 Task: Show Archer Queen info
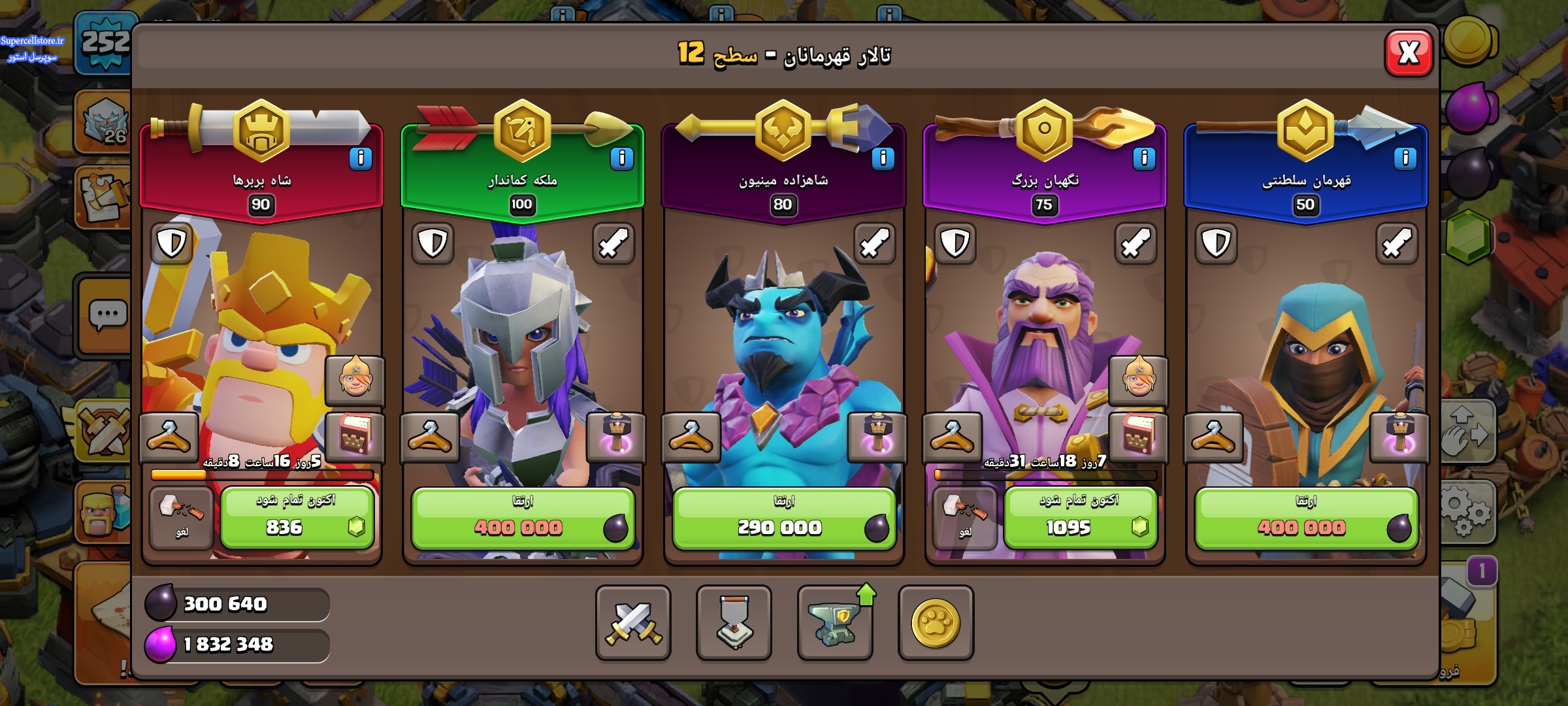(x=621, y=158)
